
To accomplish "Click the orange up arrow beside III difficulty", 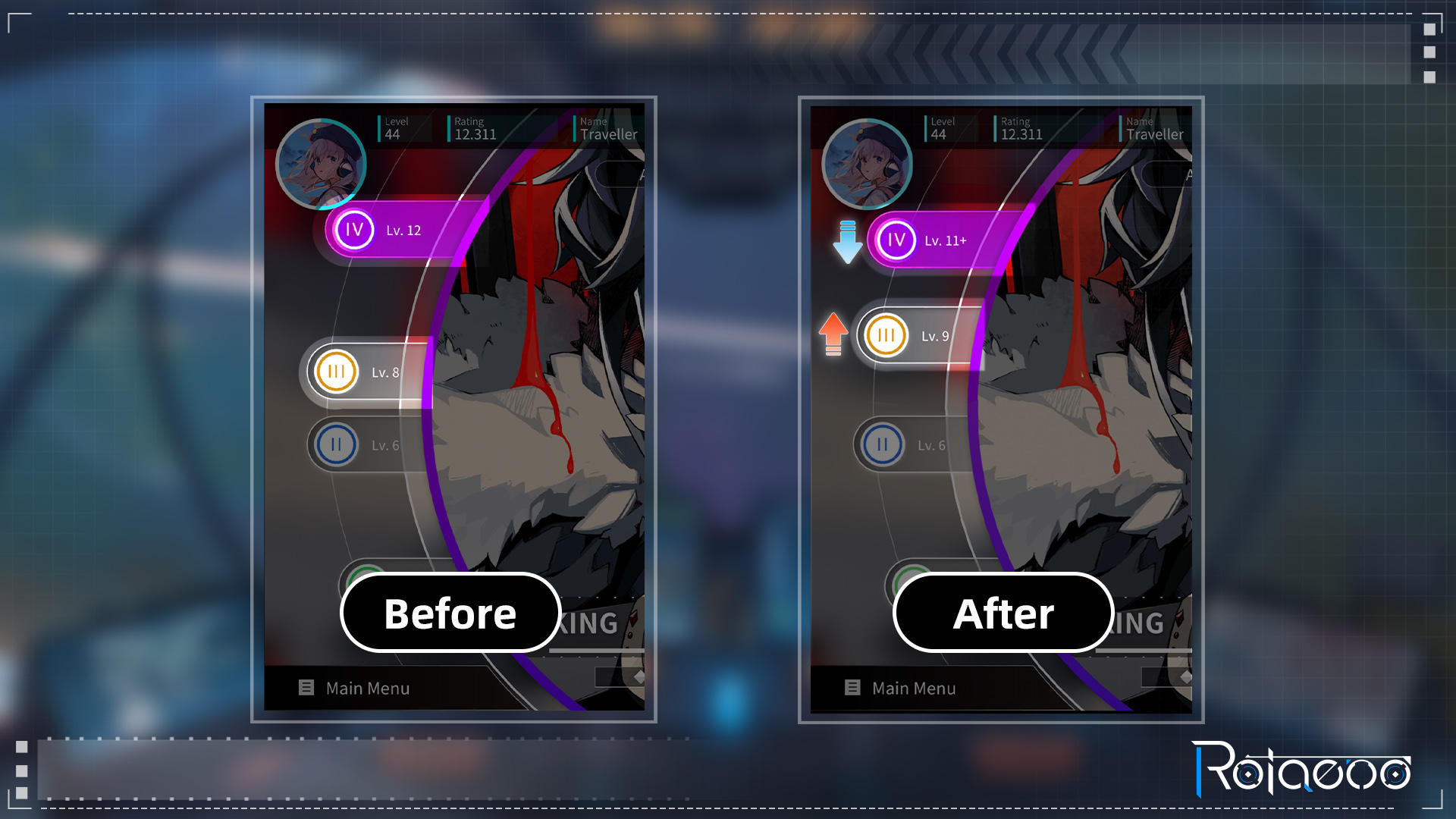I will tap(832, 334).
